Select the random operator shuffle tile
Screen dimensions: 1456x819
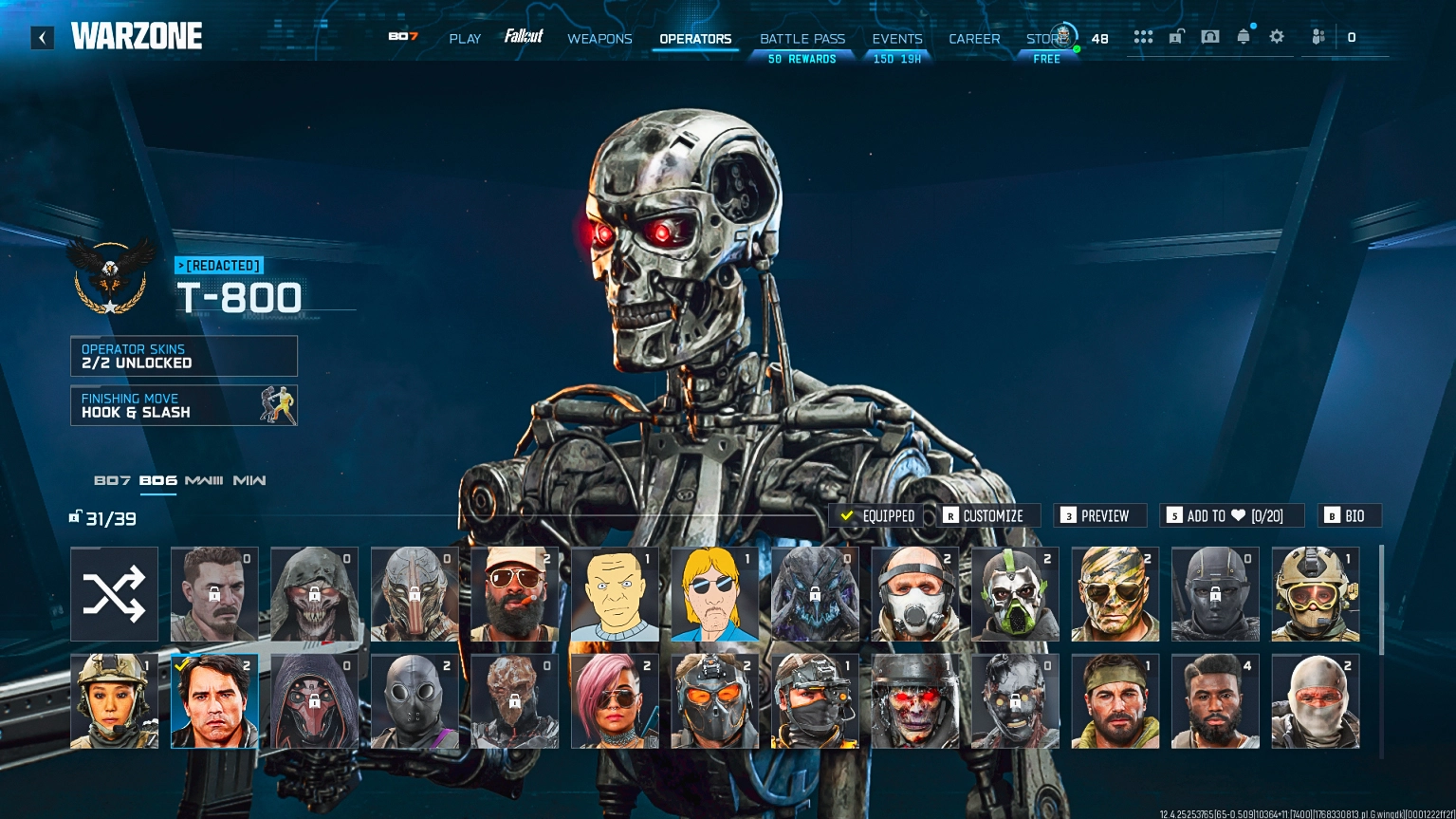114,593
